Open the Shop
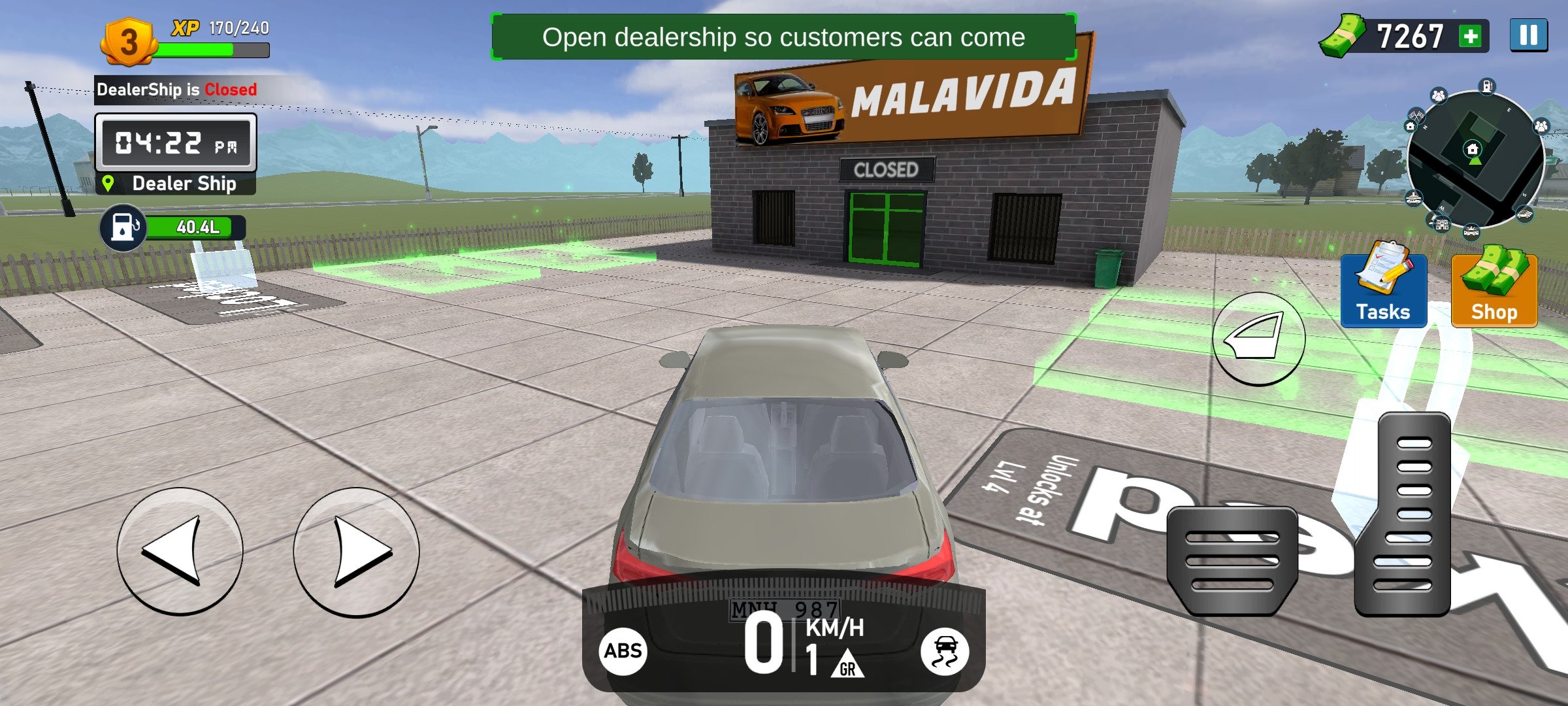This screenshot has width=1568, height=706. point(1494,290)
